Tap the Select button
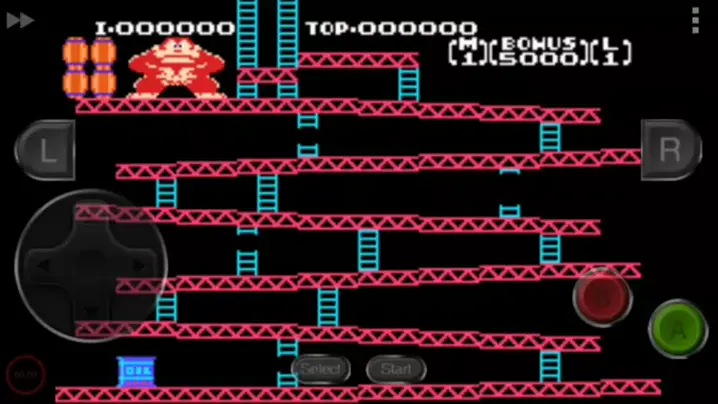Screen dimensions: 718x404 pos(321,369)
